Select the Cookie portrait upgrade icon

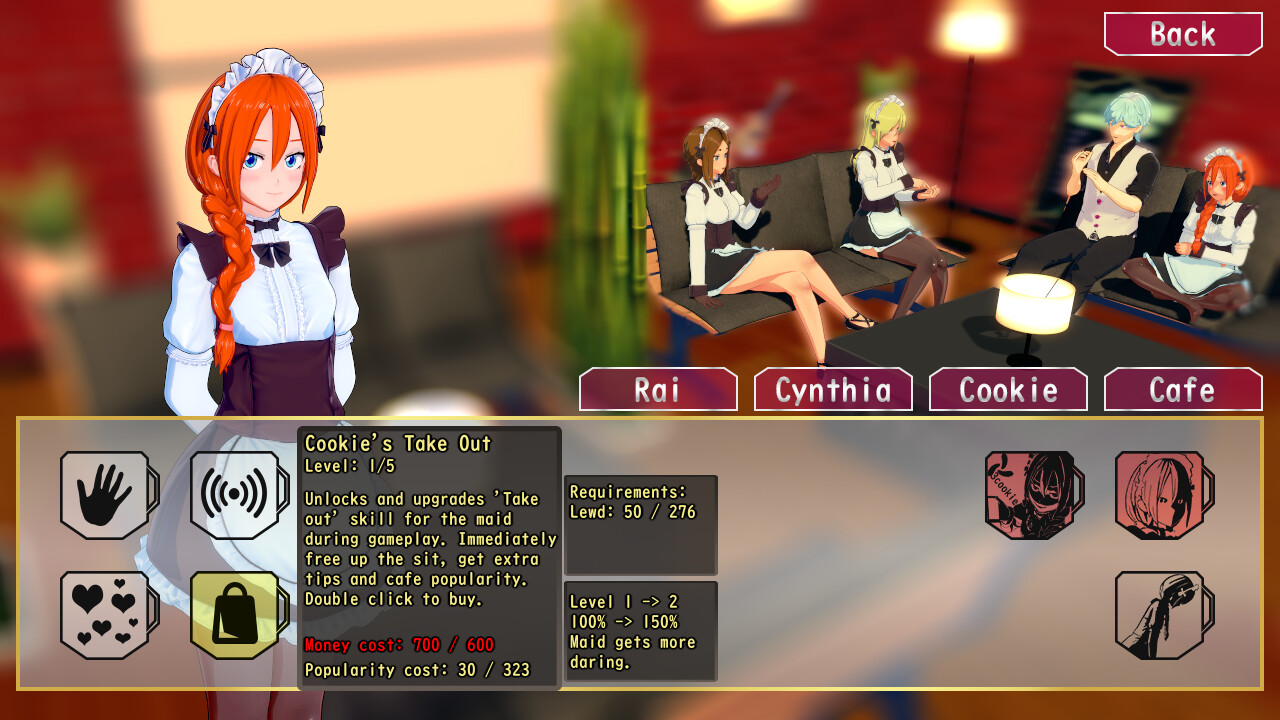point(1028,495)
